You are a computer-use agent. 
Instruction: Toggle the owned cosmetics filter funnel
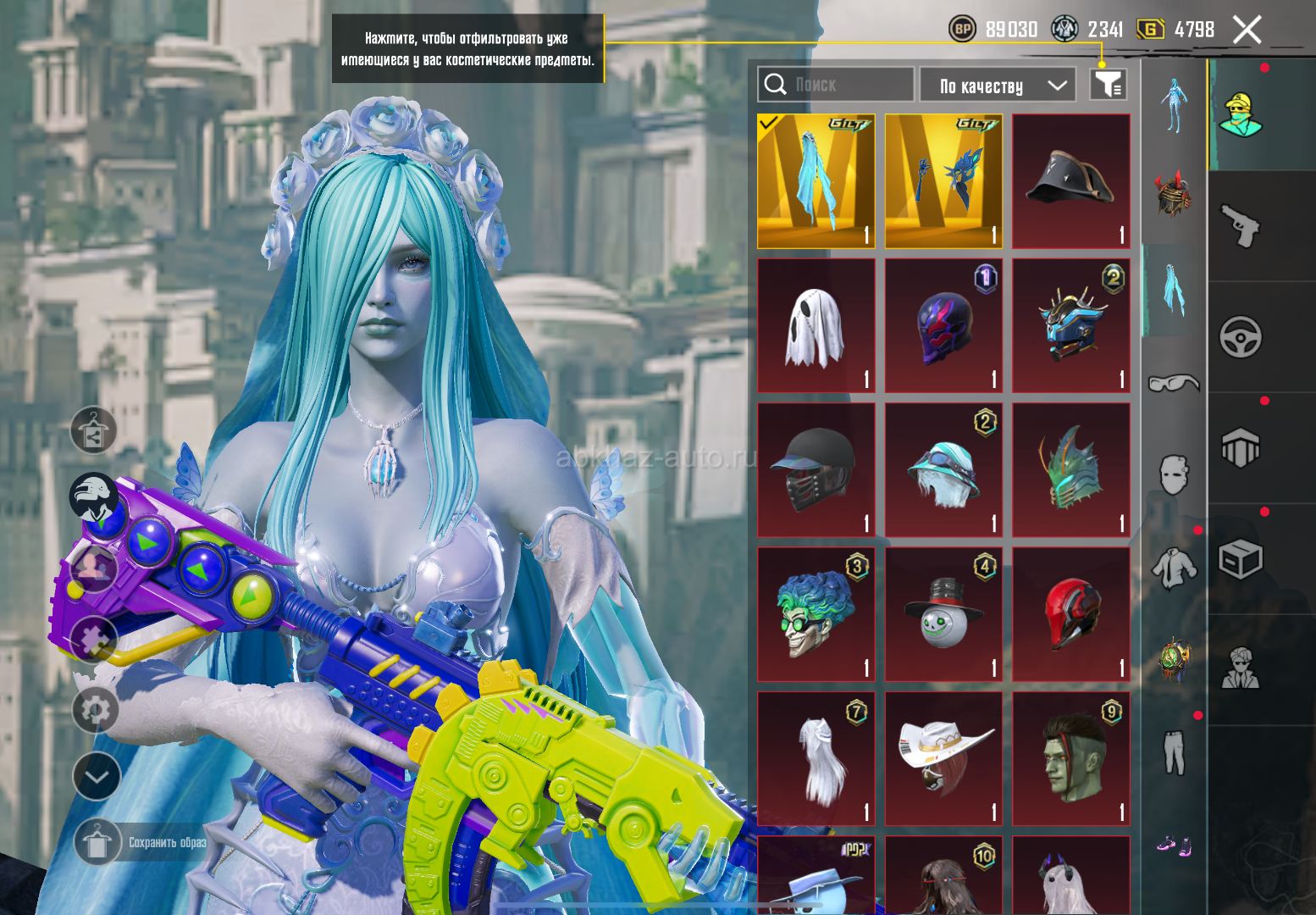point(1108,85)
